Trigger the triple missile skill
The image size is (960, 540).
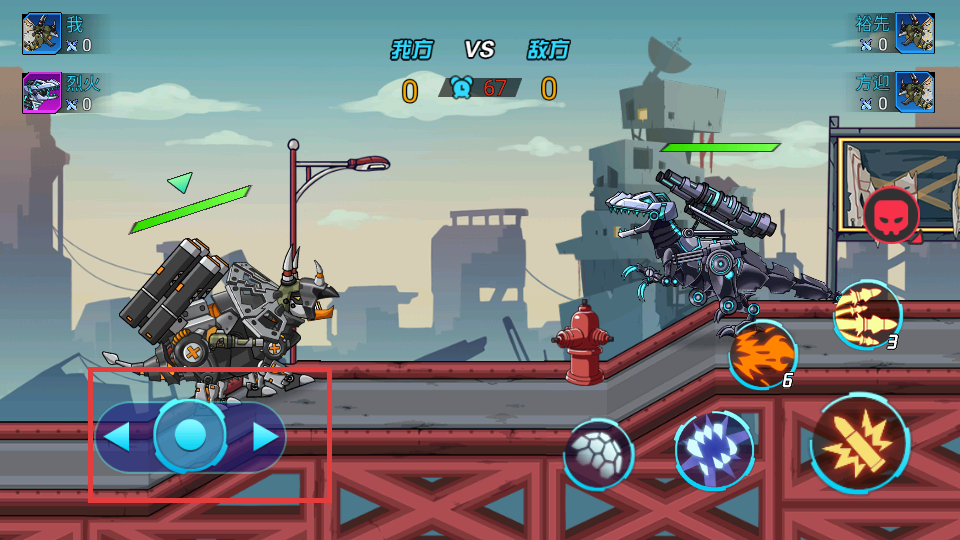coord(866,313)
